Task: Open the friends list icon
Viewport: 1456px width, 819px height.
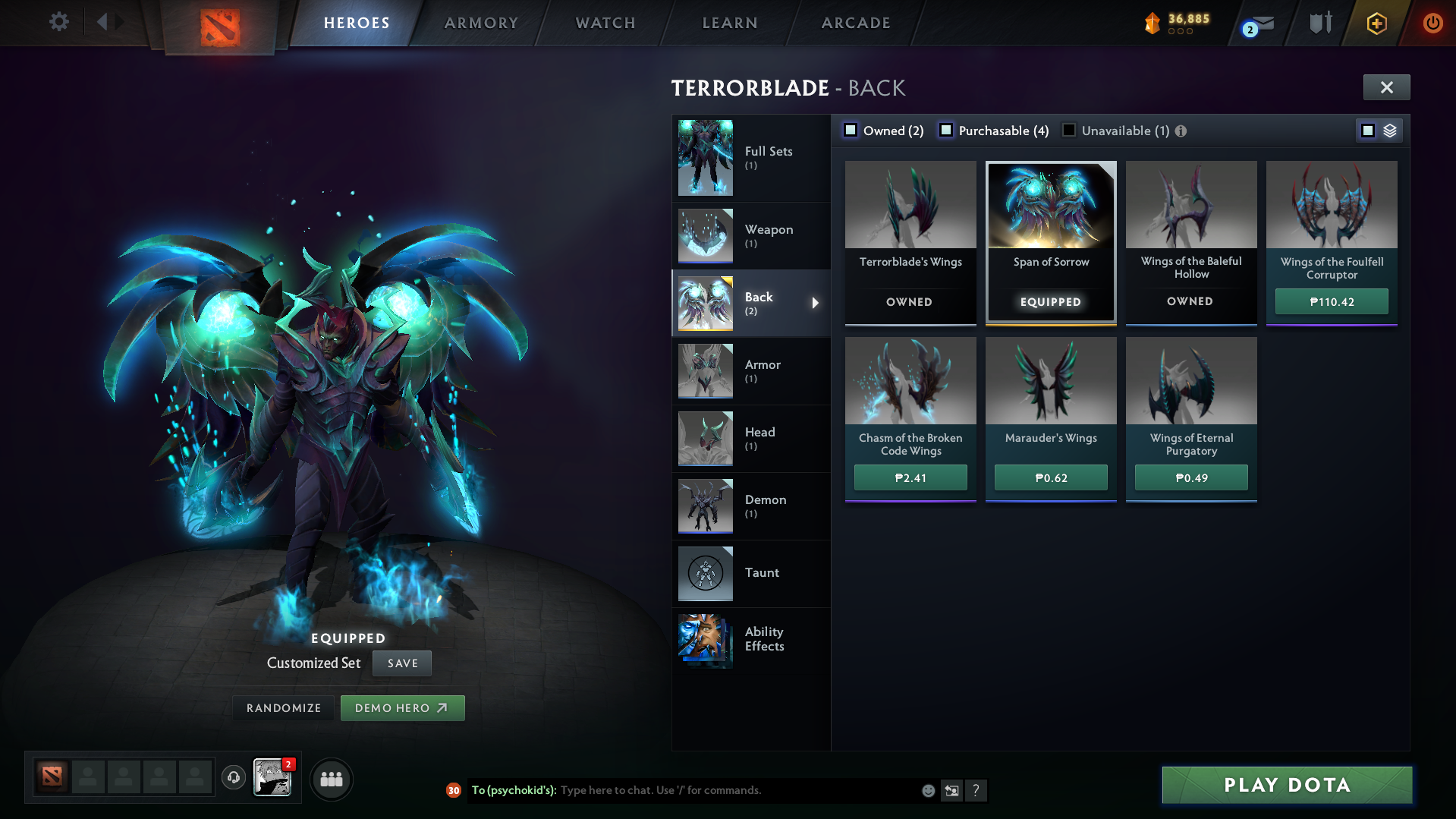Action: (x=331, y=779)
